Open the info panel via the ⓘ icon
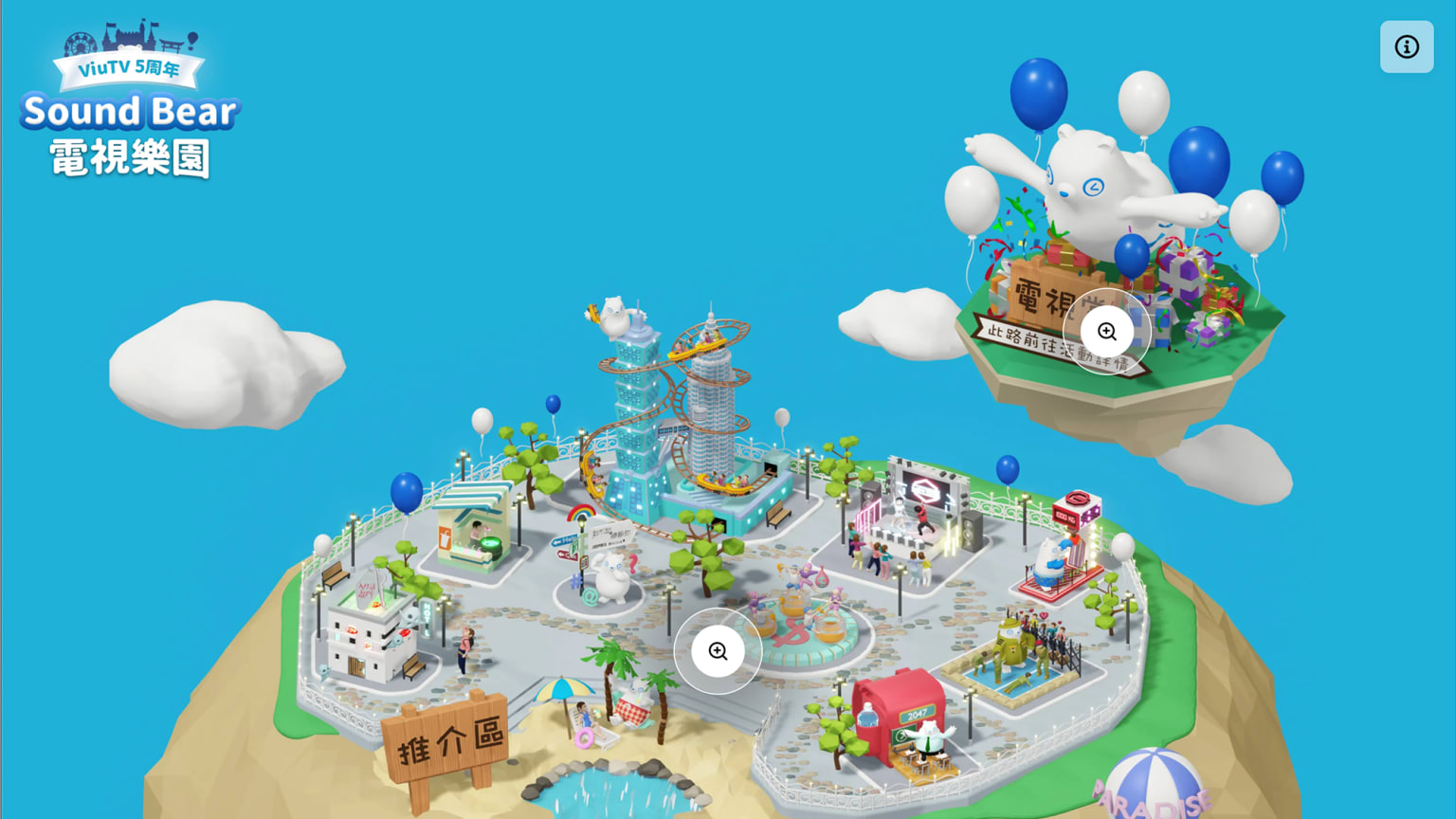 tap(1406, 46)
